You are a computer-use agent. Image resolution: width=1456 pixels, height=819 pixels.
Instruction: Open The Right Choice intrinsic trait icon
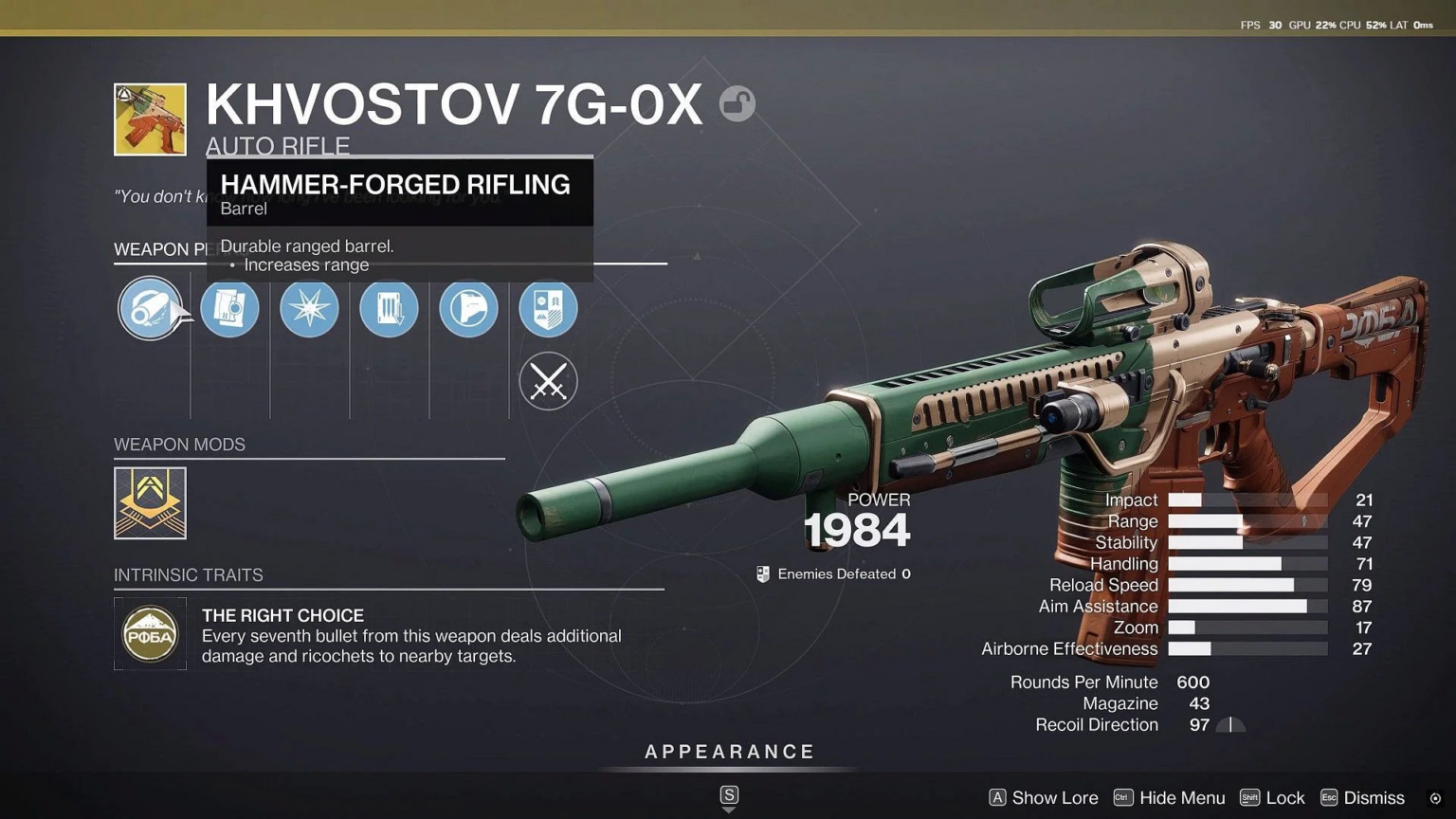tap(150, 633)
